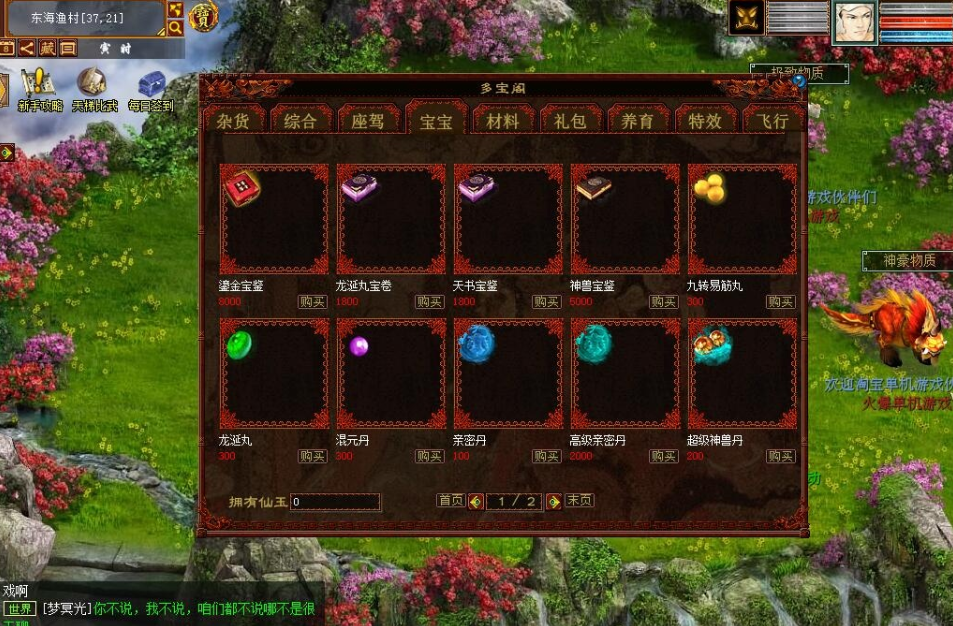
Task: Select the 材料 tab
Action: (x=502, y=120)
